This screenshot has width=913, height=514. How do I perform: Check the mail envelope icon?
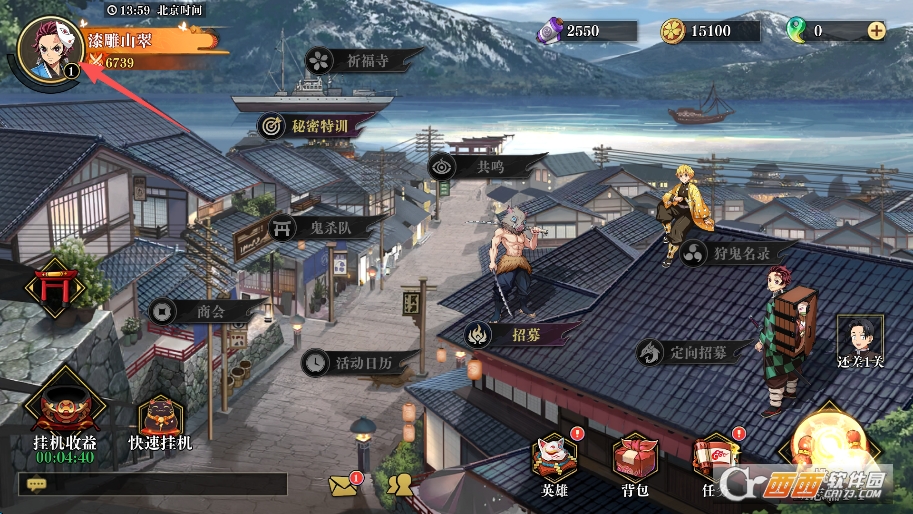tap(344, 485)
